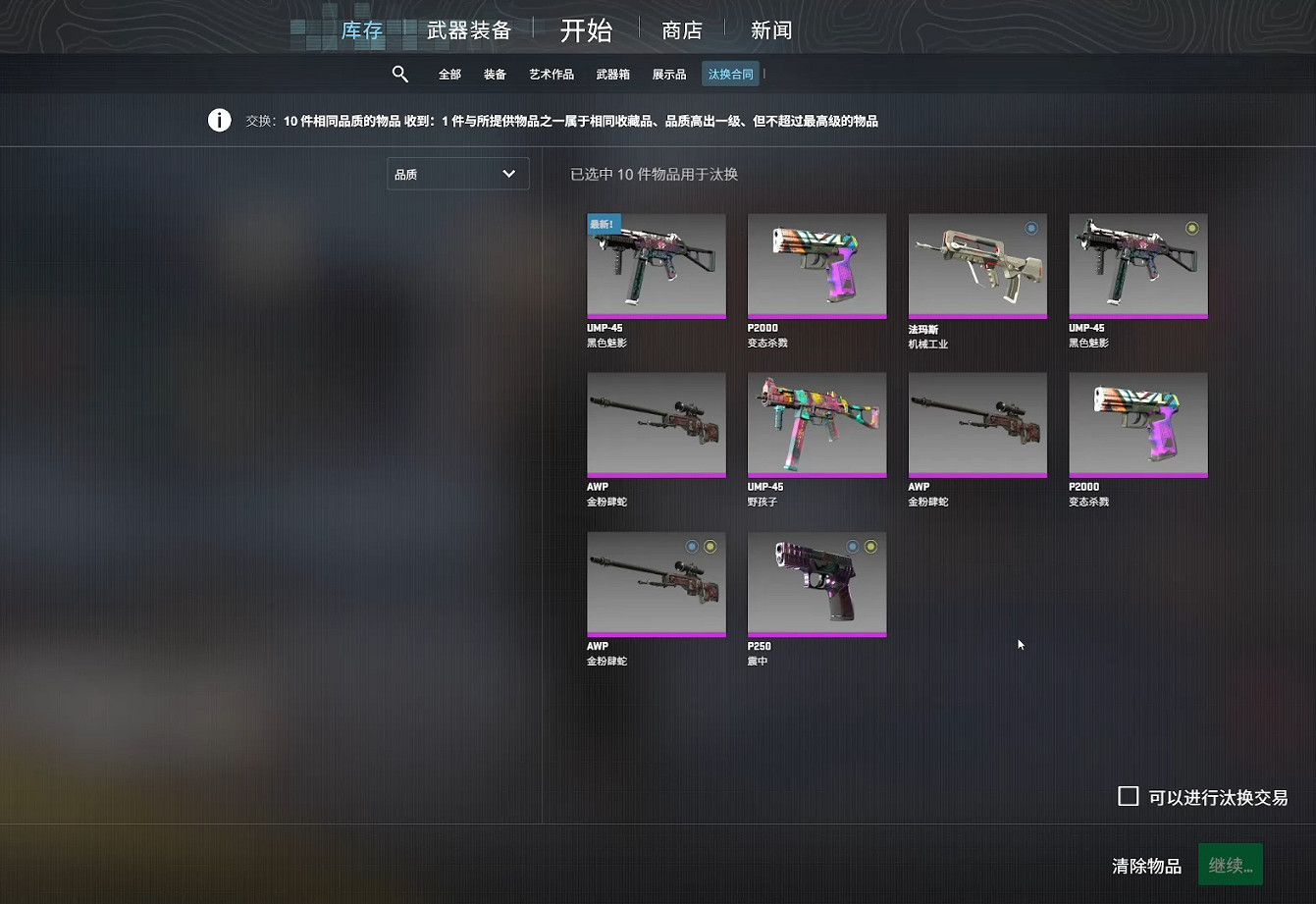Viewport: 1316px width, 904px height.
Task: Click the info icon in the trade-up banner
Action: [x=219, y=119]
